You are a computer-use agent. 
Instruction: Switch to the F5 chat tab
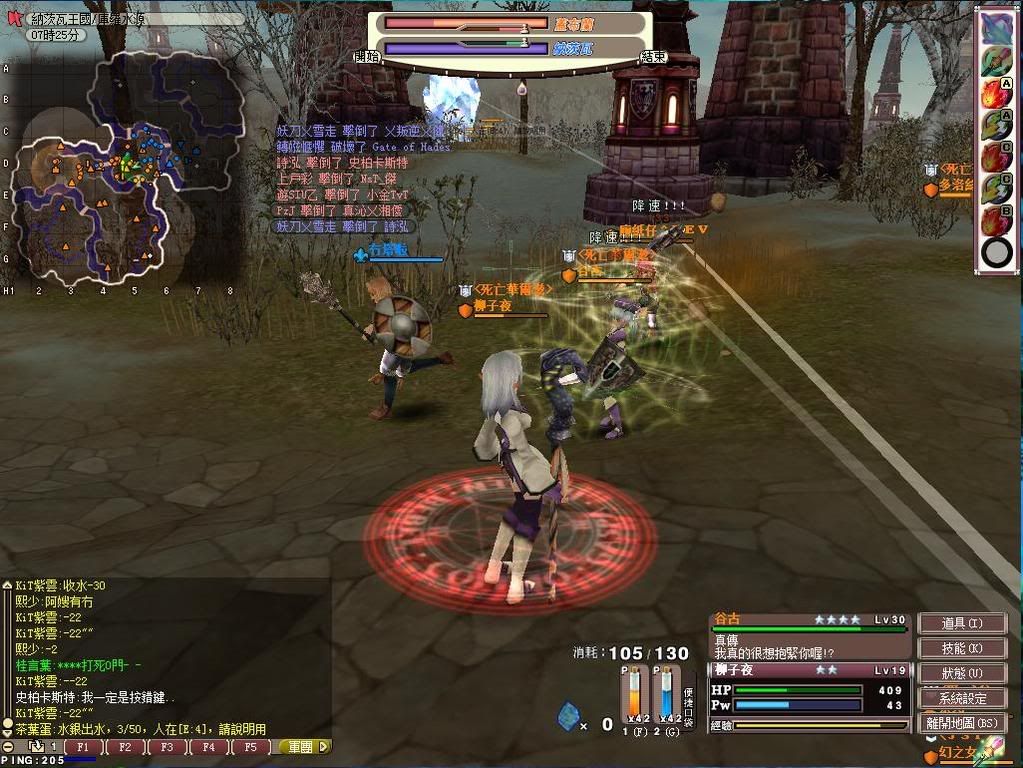(251, 747)
